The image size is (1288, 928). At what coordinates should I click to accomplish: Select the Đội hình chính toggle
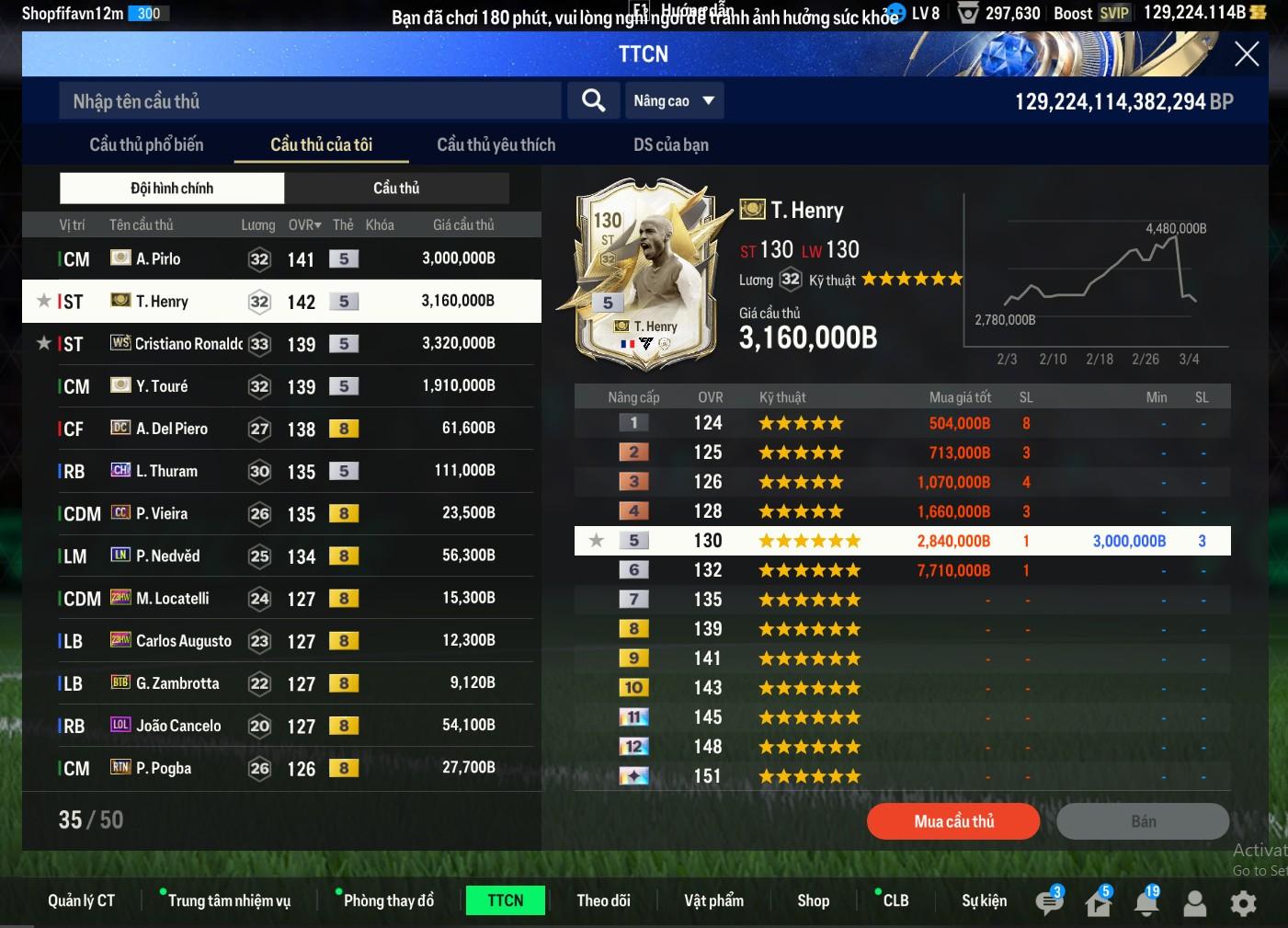172,189
